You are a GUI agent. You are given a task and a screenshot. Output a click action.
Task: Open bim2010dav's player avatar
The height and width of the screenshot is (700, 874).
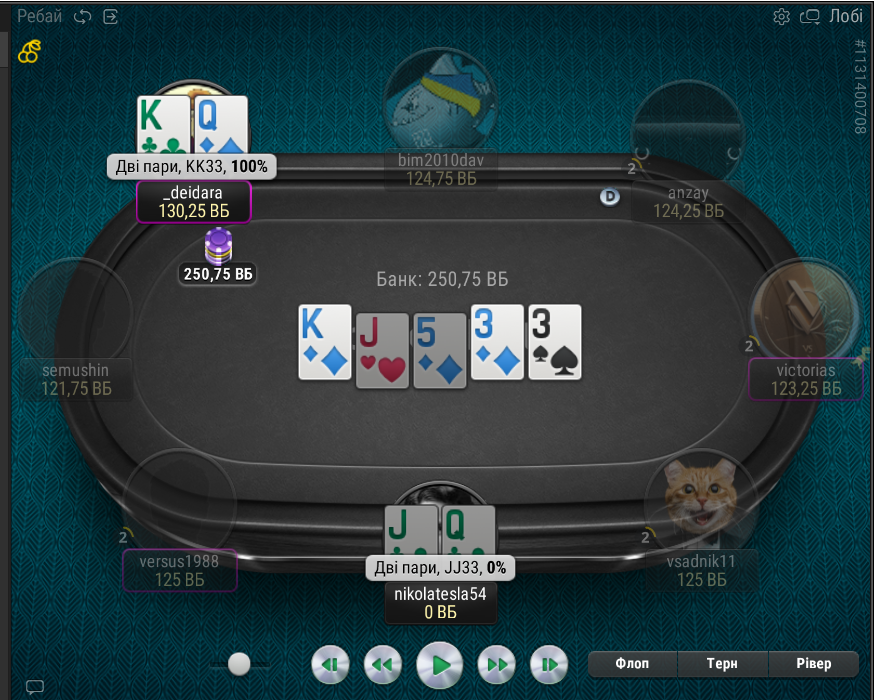click(x=439, y=98)
